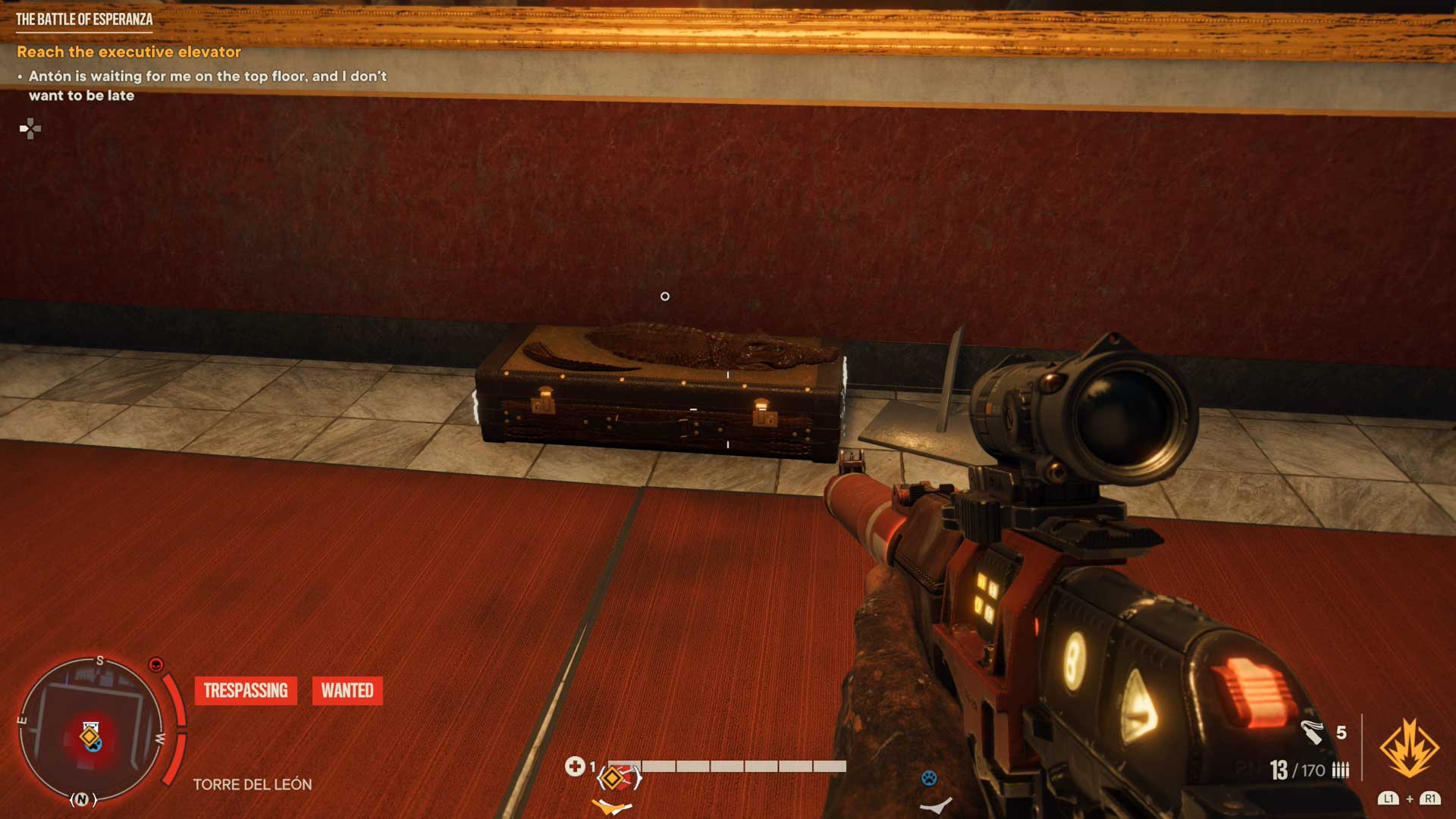Activate the orange Supremo explosion ability
This screenshot has height=819, width=1456.
(1408, 749)
